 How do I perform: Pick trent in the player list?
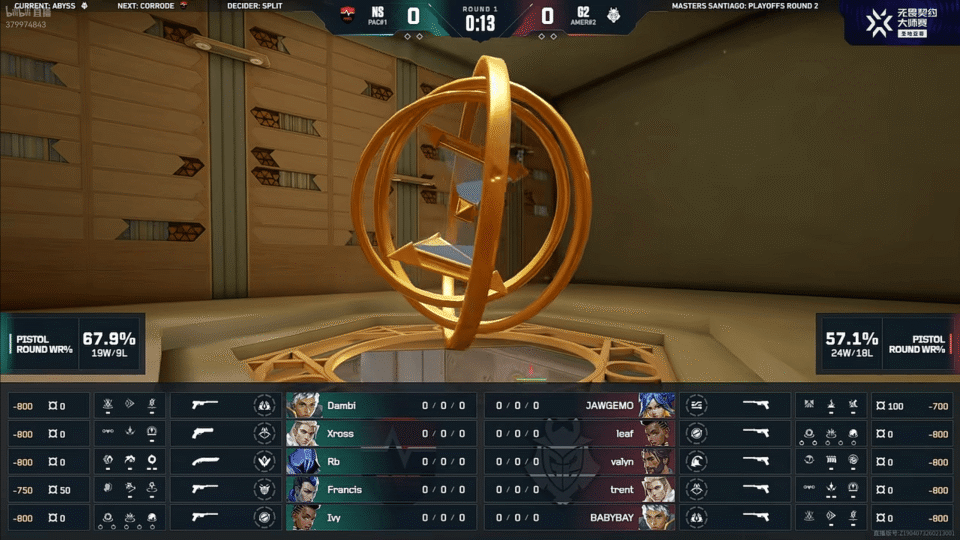[x=580, y=490]
